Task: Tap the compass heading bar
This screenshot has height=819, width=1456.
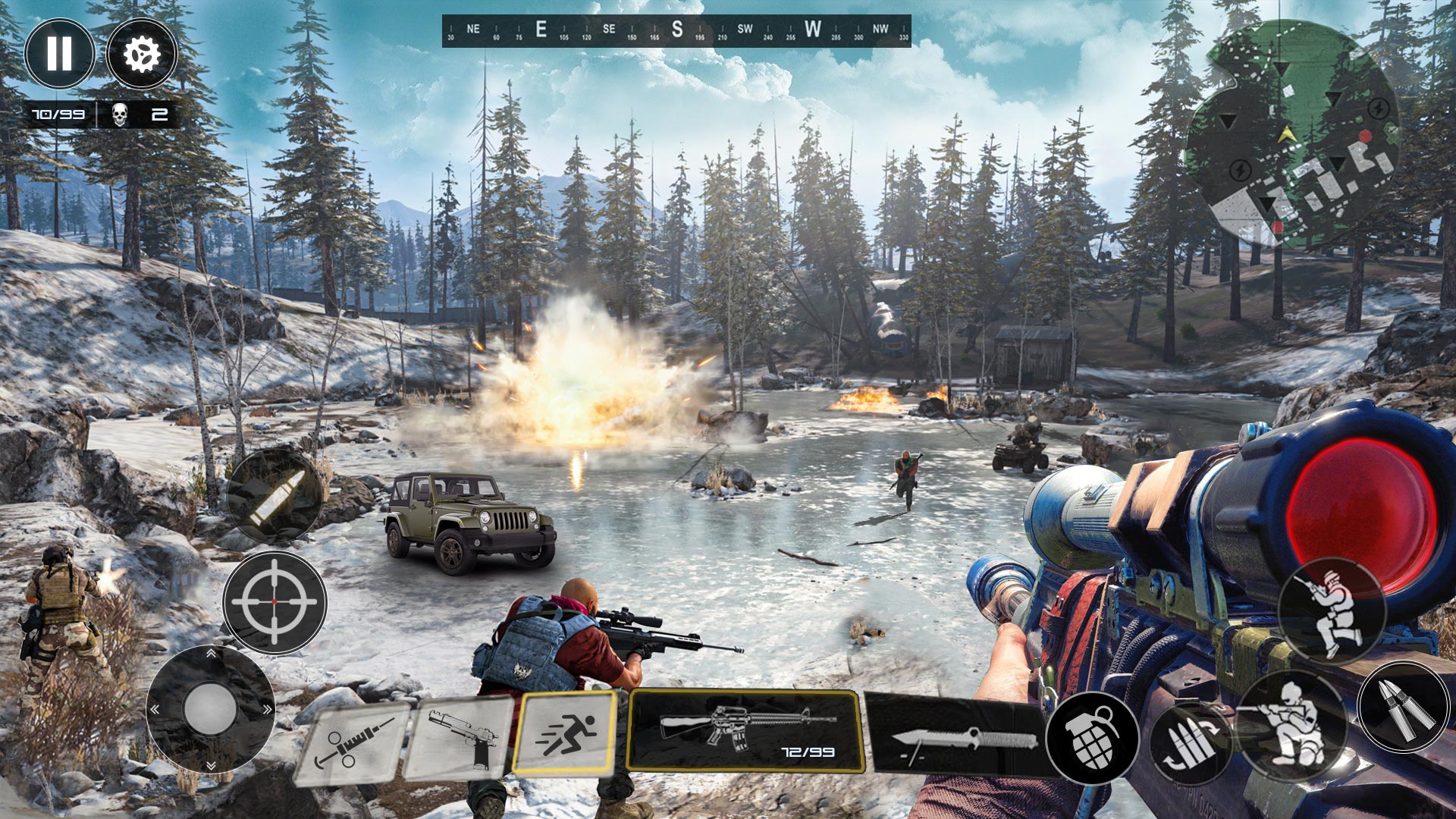Action: [675, 30]
